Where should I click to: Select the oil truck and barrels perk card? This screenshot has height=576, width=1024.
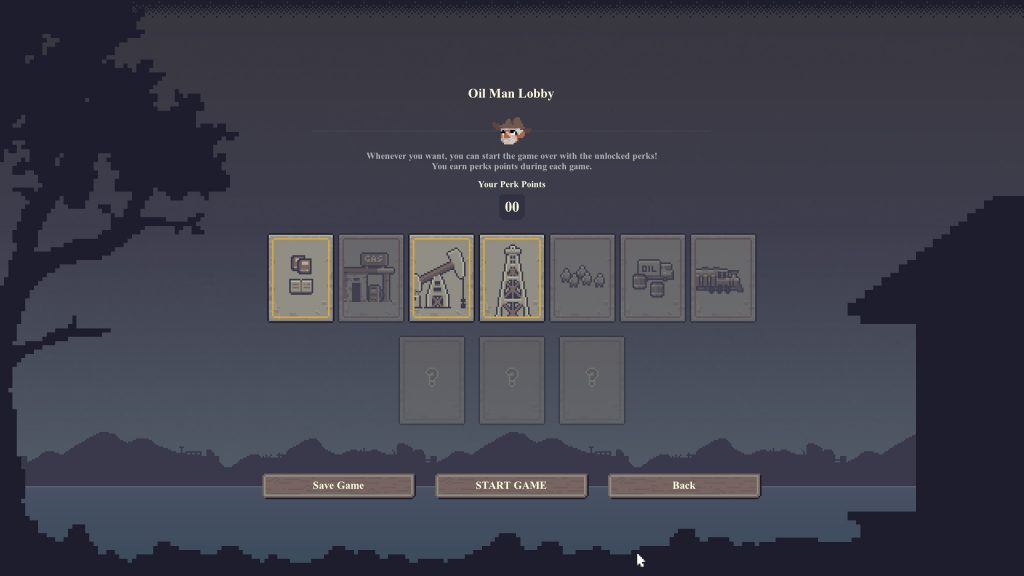pyautogui.click(x=652, y=278)
